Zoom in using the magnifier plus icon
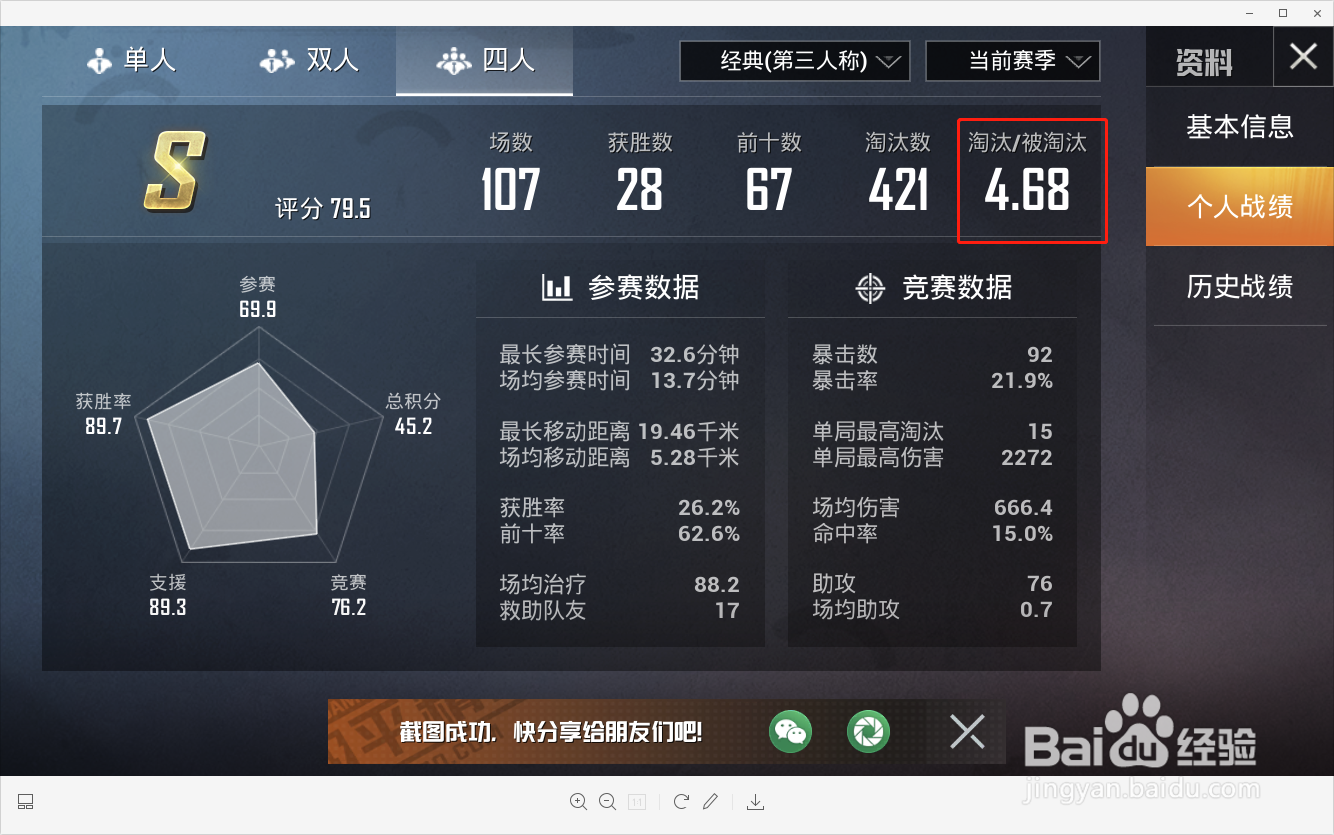The width and height of the screenshot is (1334, 835). (x=579, y=801)
